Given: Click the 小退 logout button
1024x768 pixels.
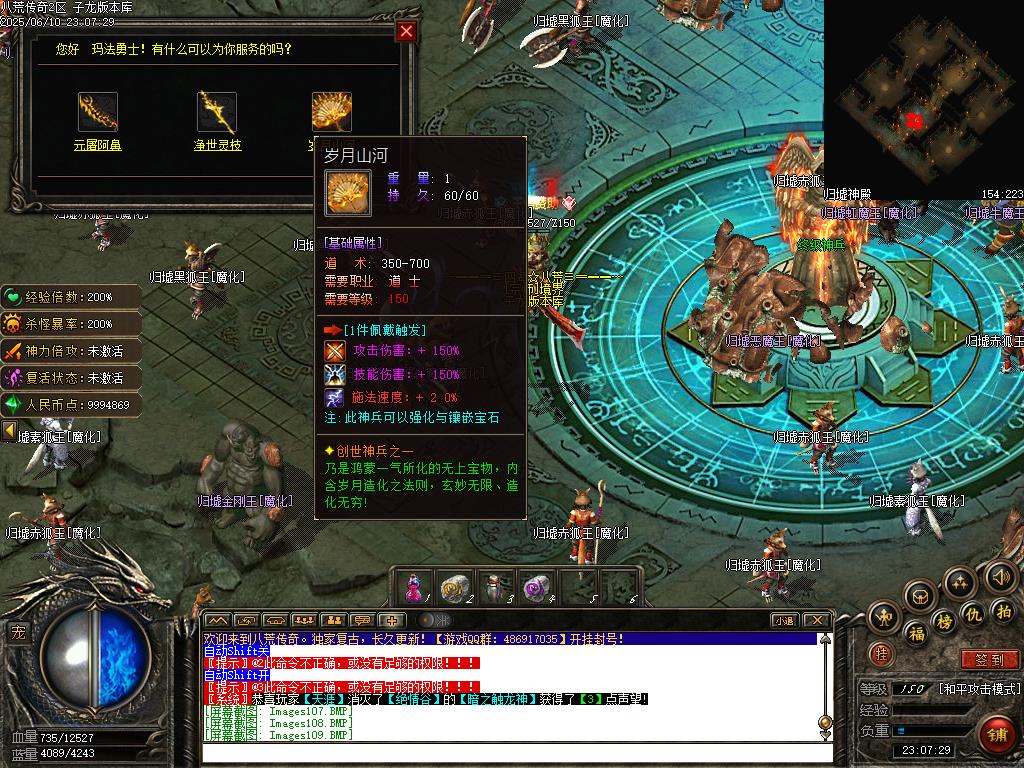Looking at the screenshot, I should coord(783,621).
